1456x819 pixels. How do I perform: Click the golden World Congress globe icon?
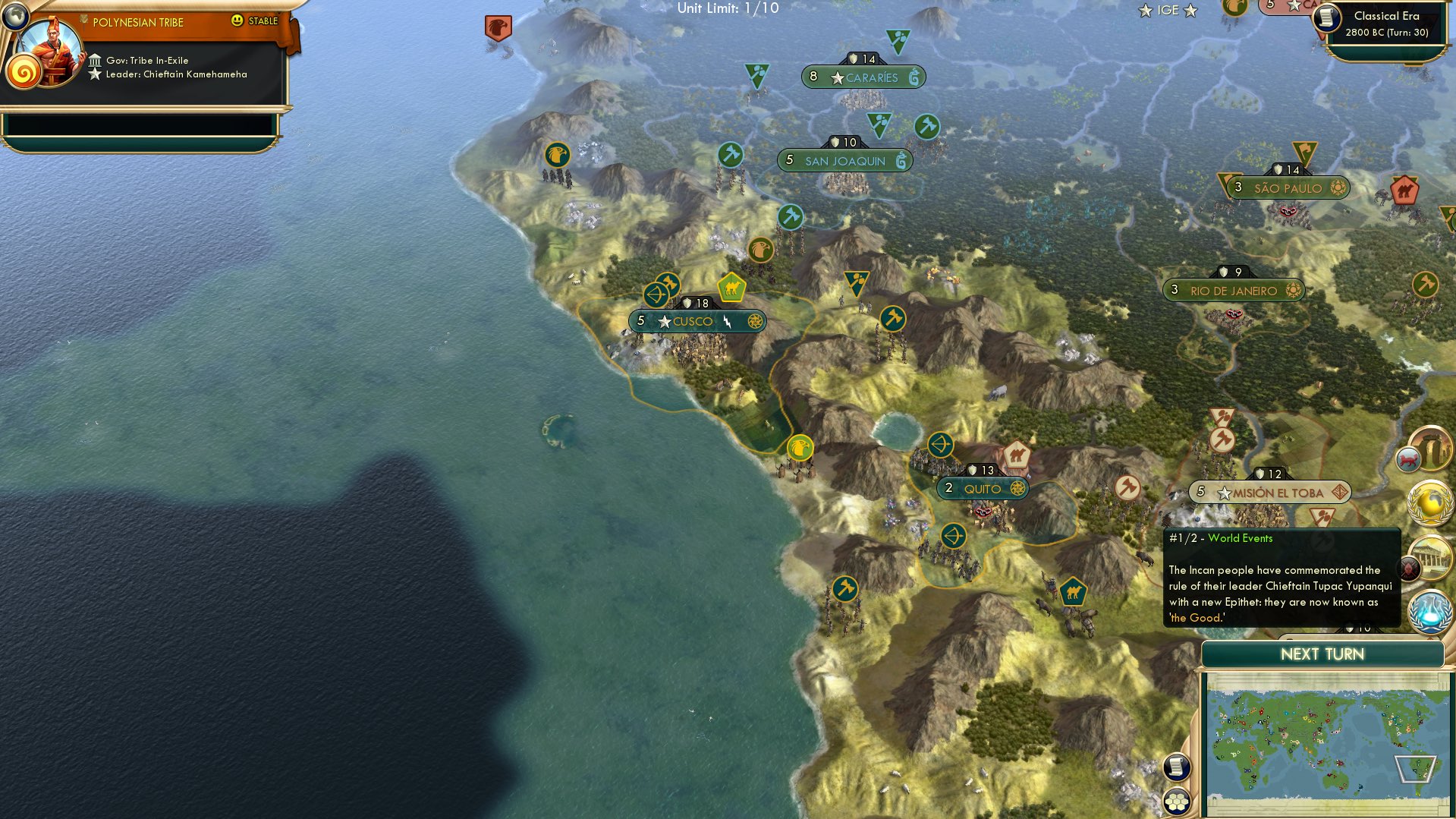click(x=1430, y=502)
